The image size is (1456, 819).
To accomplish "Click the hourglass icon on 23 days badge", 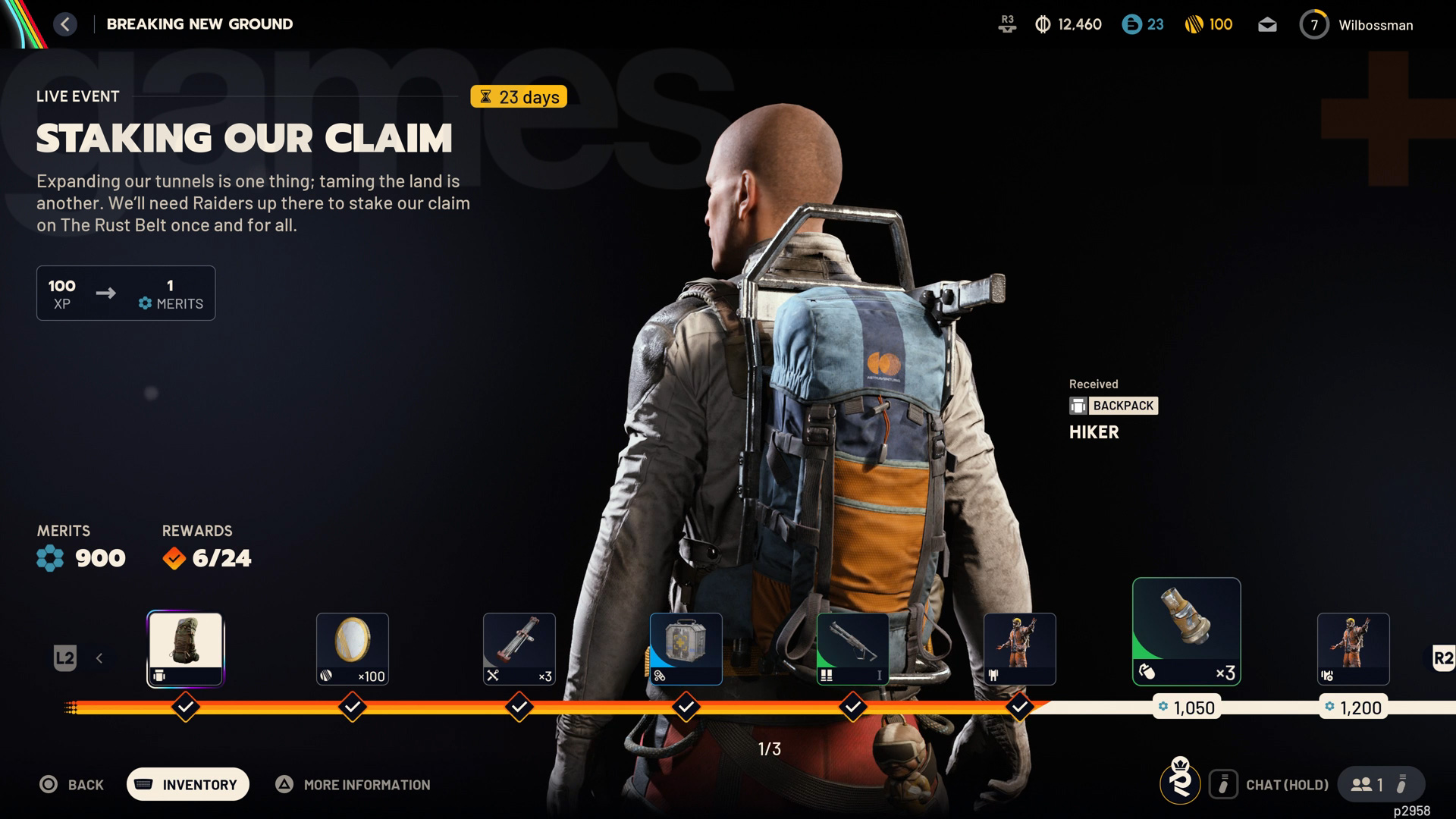I will pyautogui.click(x=485, y=97).
